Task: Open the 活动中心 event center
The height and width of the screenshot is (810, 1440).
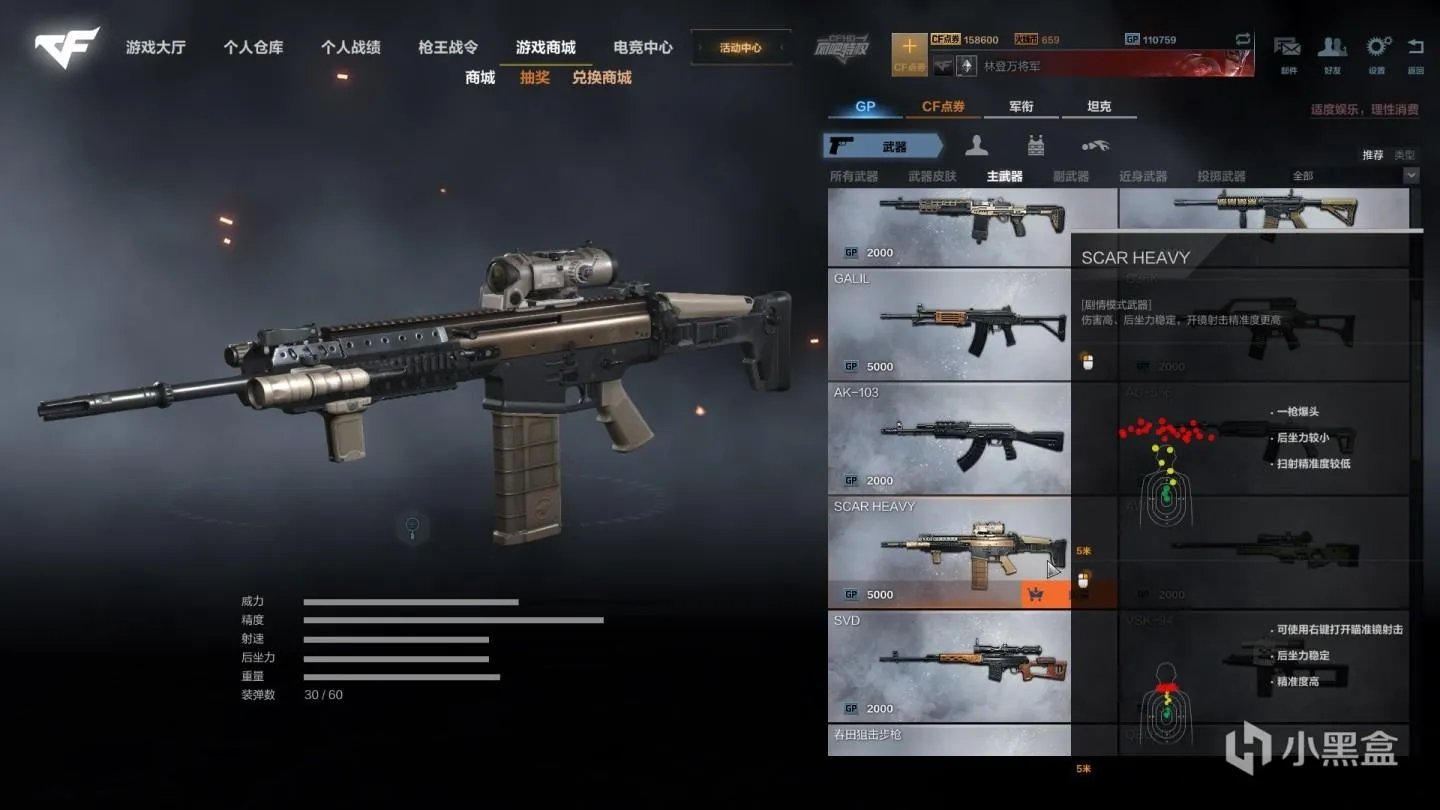Action: click(740, 47)
